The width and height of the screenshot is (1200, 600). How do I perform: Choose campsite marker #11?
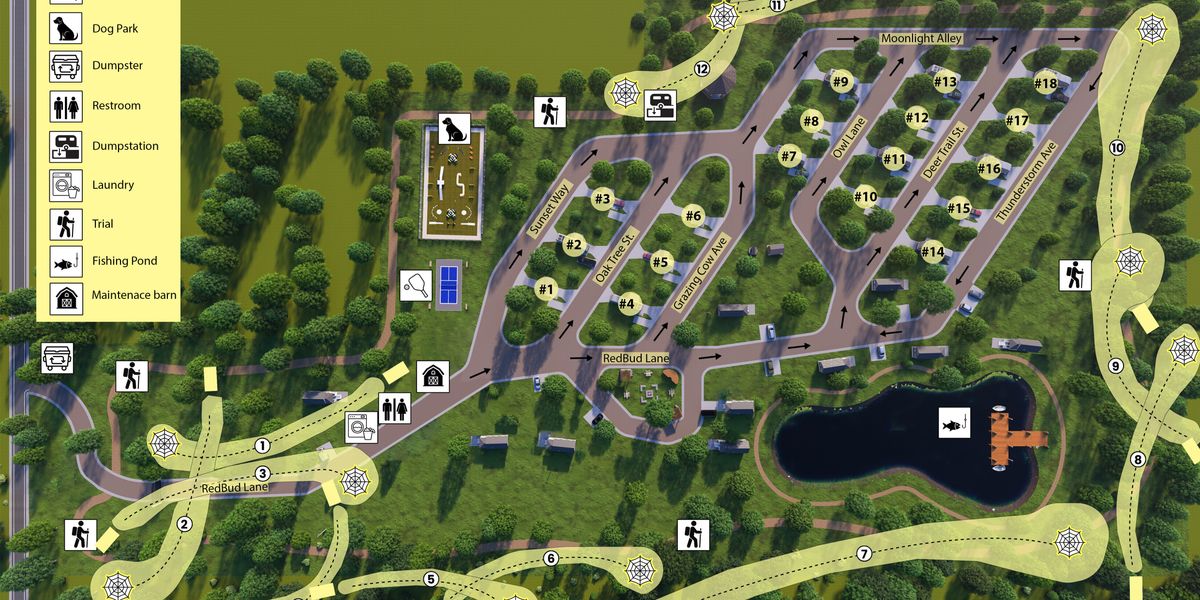tap(894, 158)
